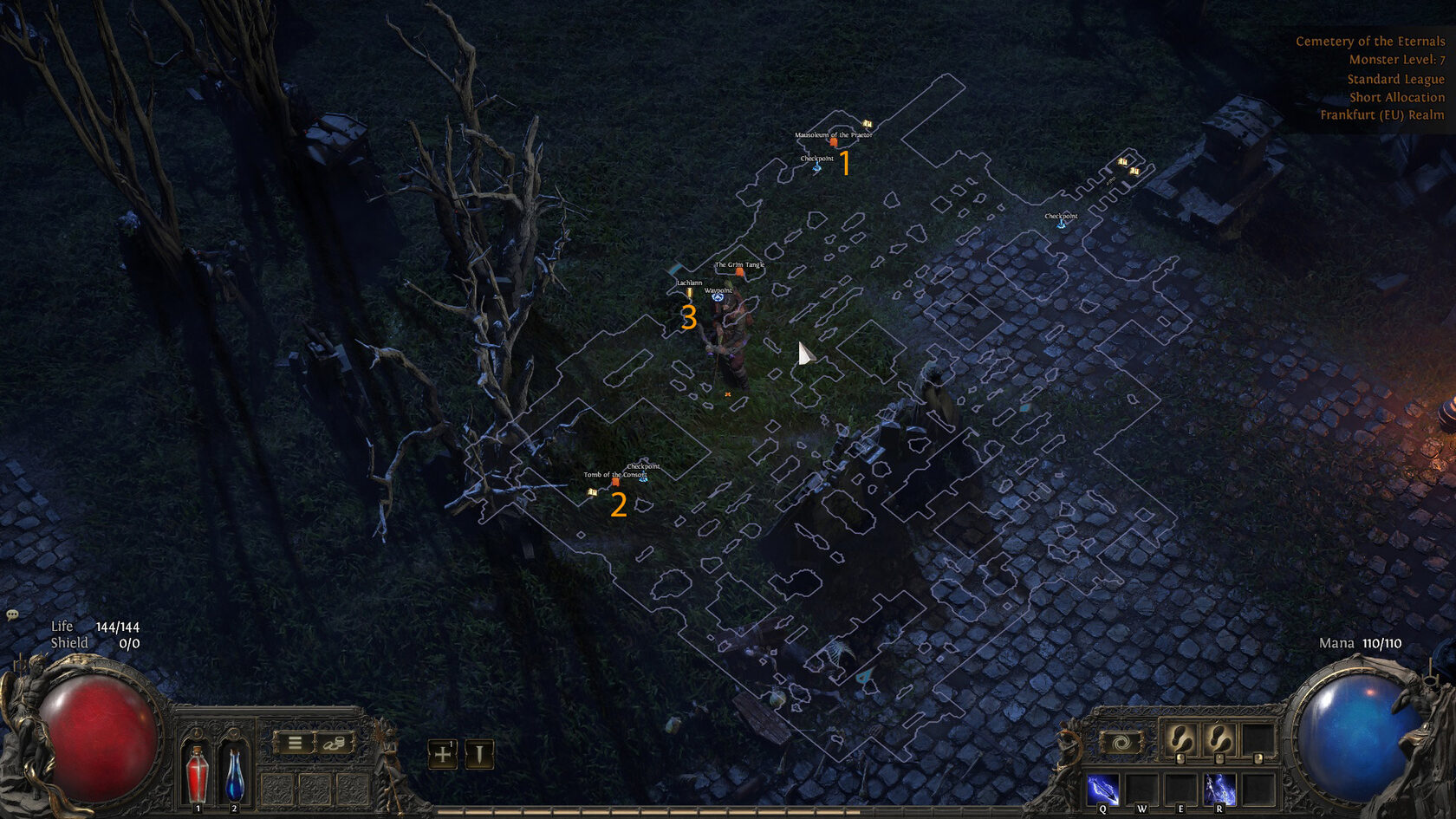Click the dagger-shaped button beside the plus
Image resolution: width=1456 pixels, height=819 pixels.
click(x=478, y=754)
